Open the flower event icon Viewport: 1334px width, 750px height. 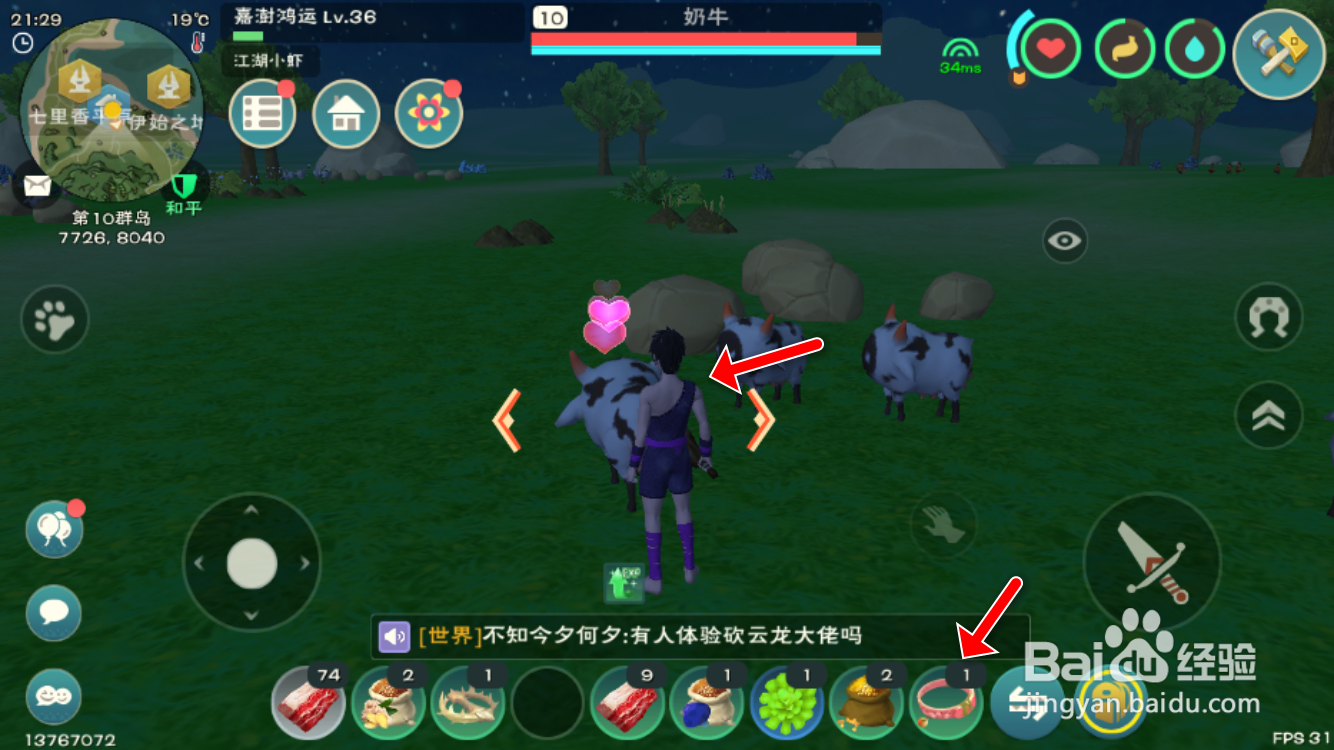tap(428, 113)
